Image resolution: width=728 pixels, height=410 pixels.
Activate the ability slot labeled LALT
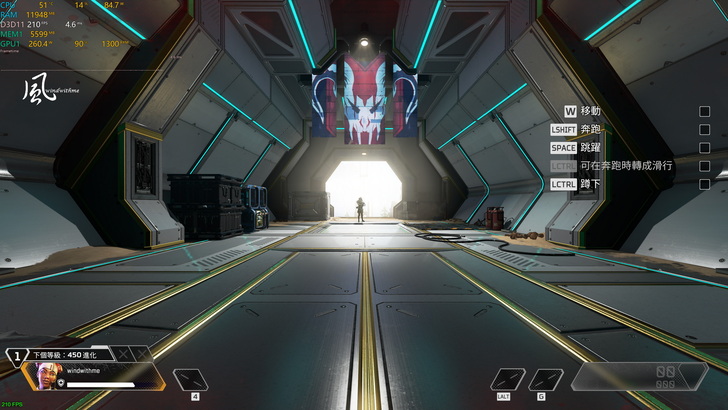(508, 380)
